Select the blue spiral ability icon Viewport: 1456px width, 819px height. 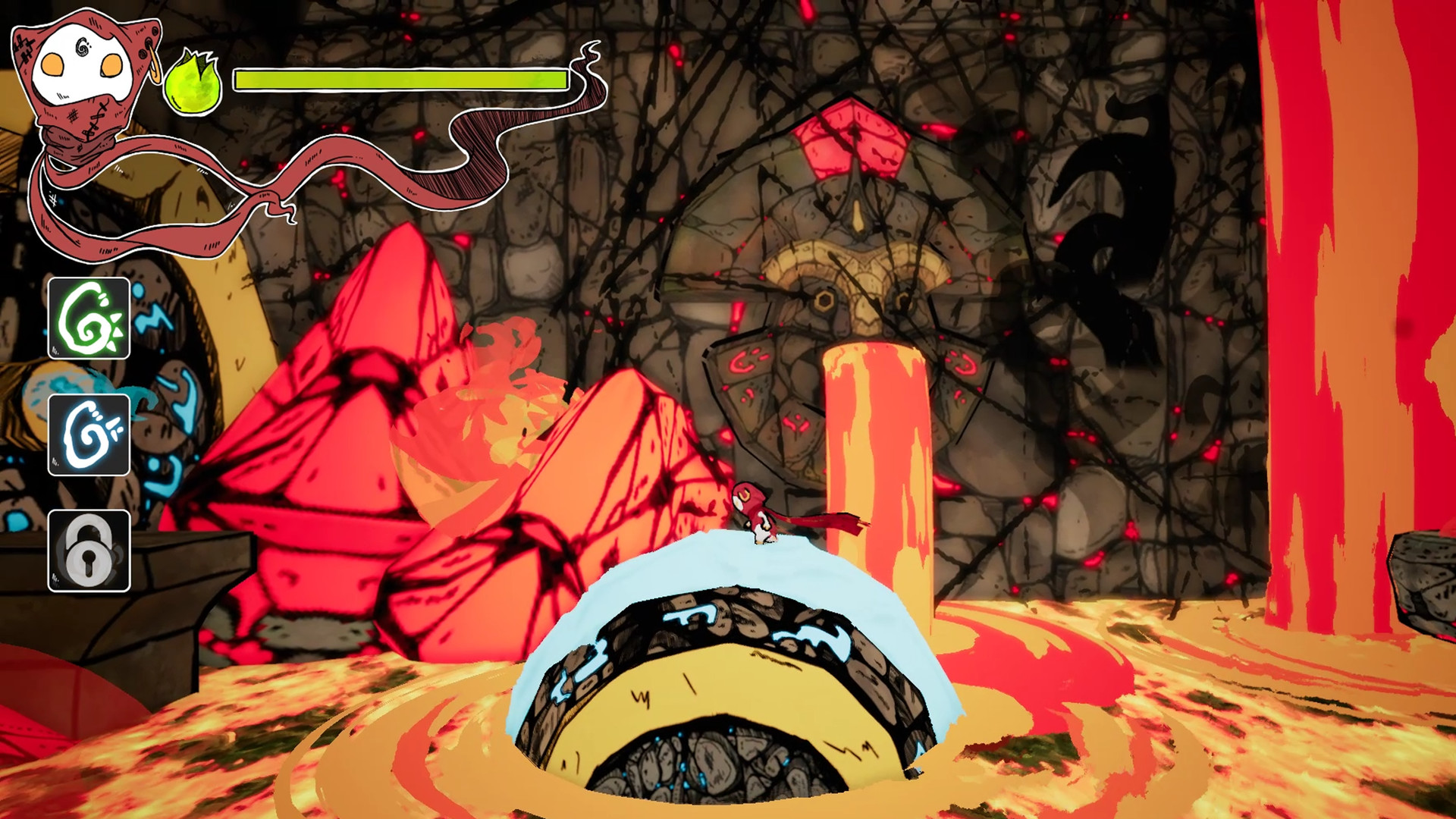click(x=89, y=435)
